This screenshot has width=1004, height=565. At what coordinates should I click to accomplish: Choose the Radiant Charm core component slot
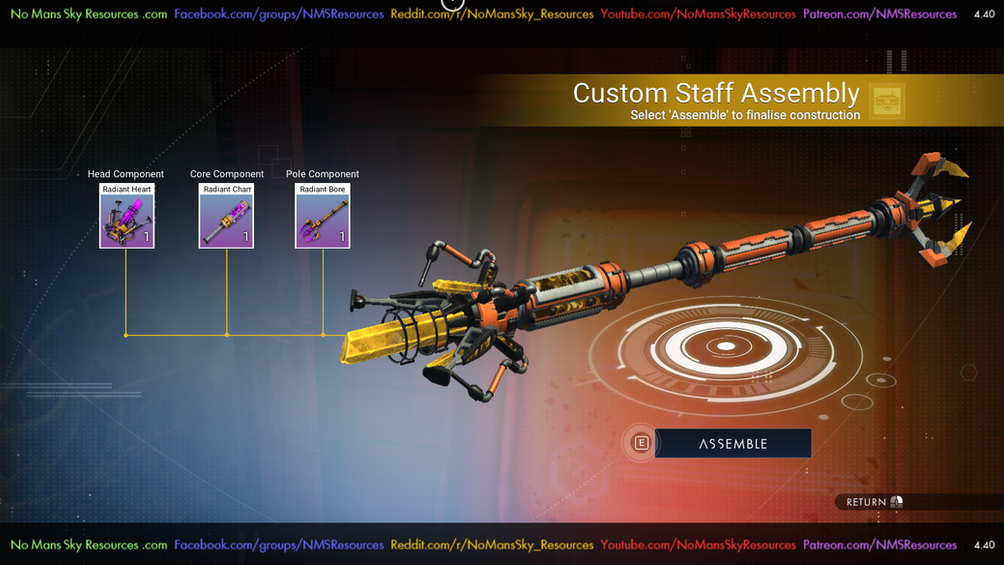[x=226, y=216]
